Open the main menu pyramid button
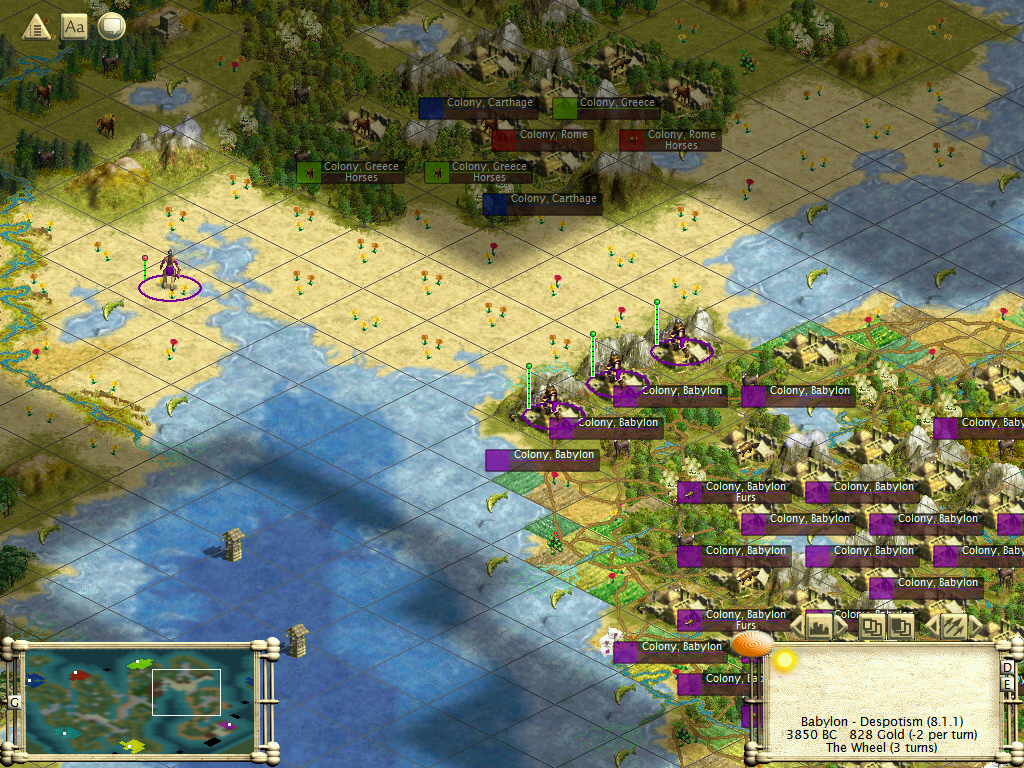This screenshot has width=1024, height=768. [37, 26]
